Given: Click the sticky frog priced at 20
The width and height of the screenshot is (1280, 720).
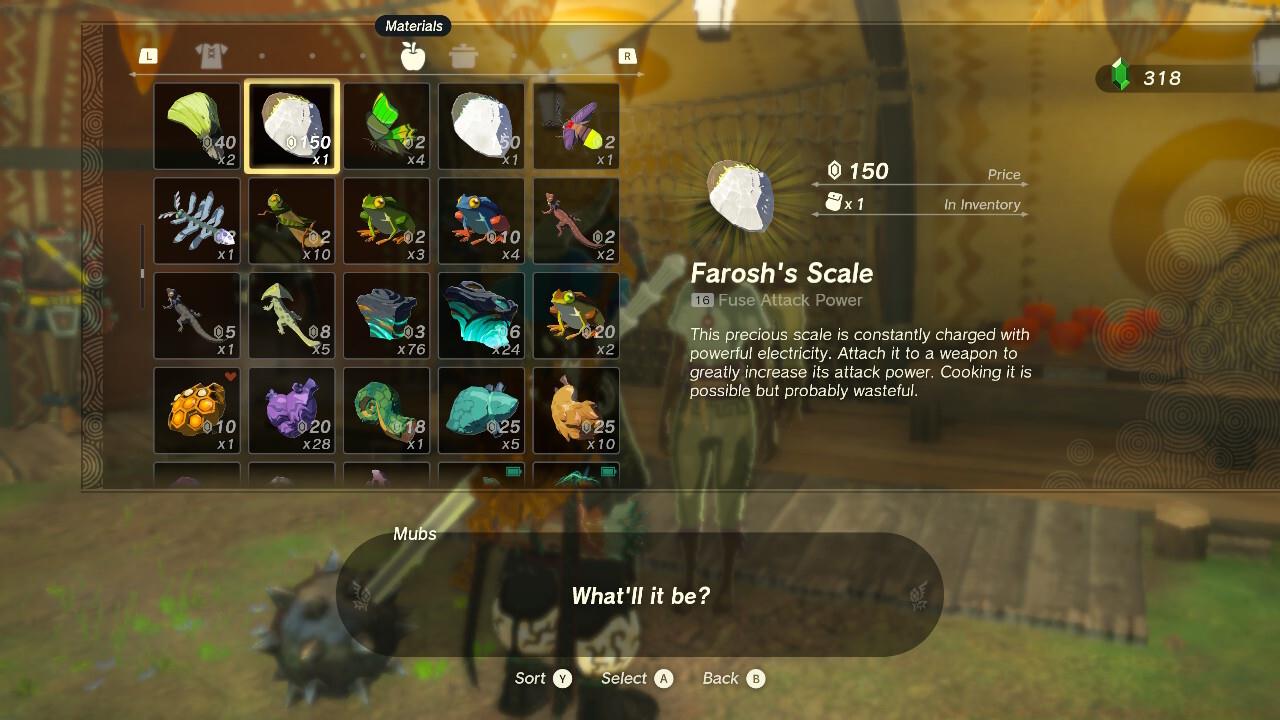Looking at the screenshot, I should [576, 315].
